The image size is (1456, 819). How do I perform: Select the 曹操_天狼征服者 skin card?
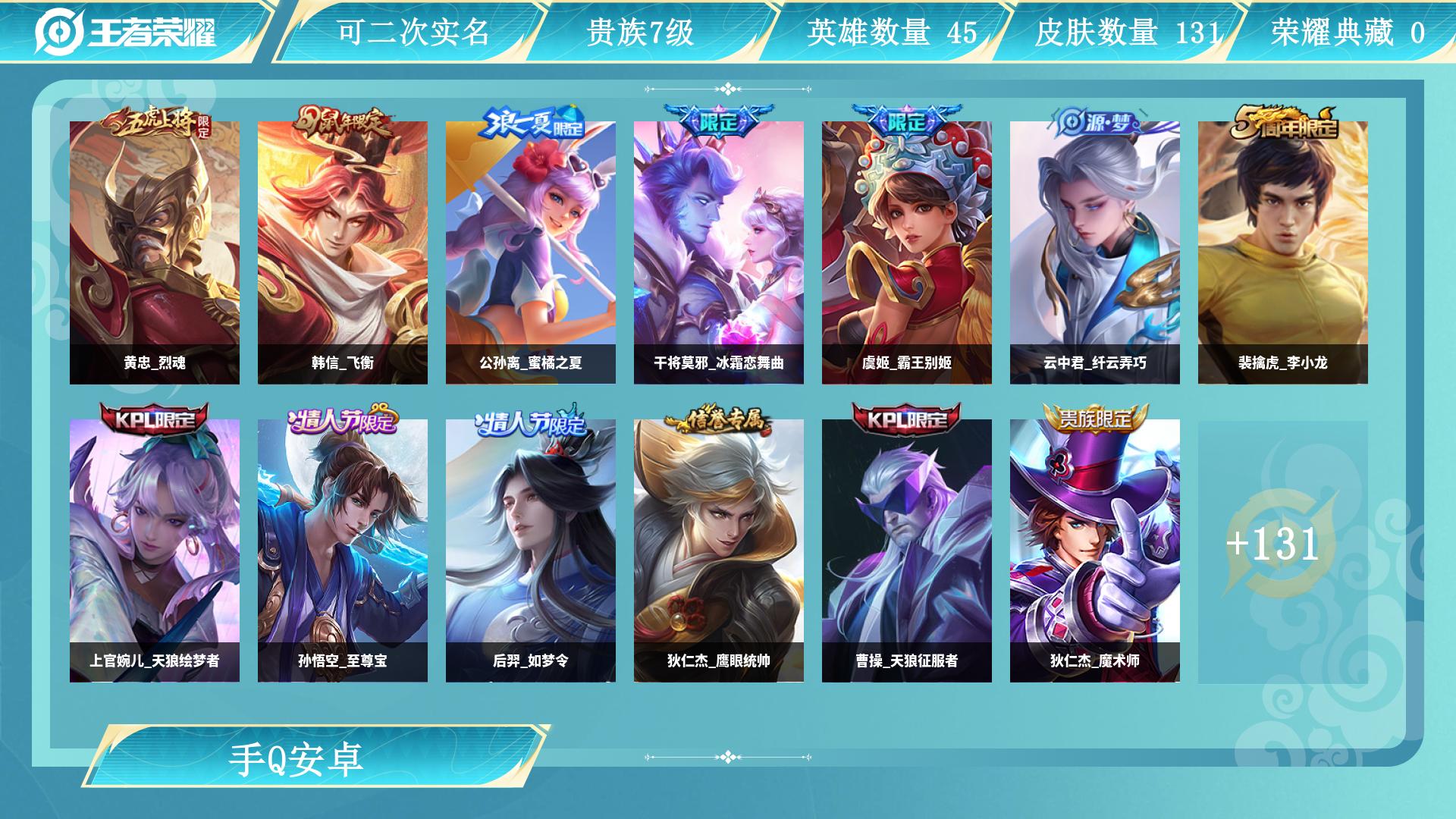906,546
